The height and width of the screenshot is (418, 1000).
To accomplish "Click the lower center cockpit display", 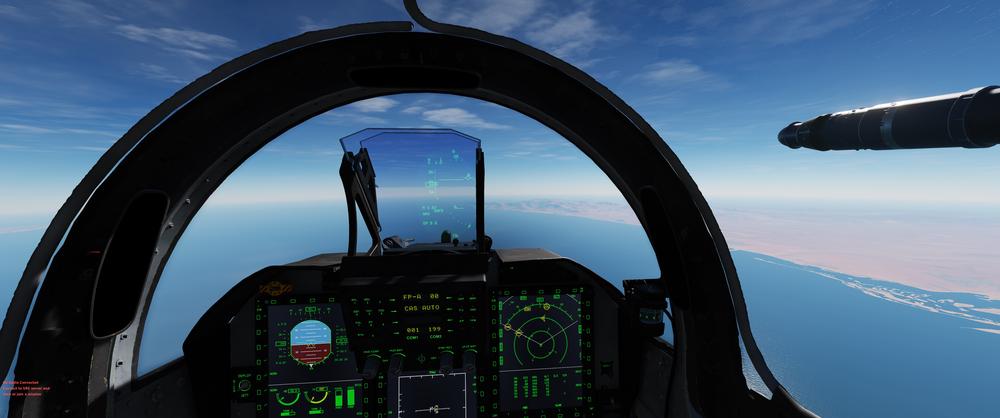I will [432, 396].
